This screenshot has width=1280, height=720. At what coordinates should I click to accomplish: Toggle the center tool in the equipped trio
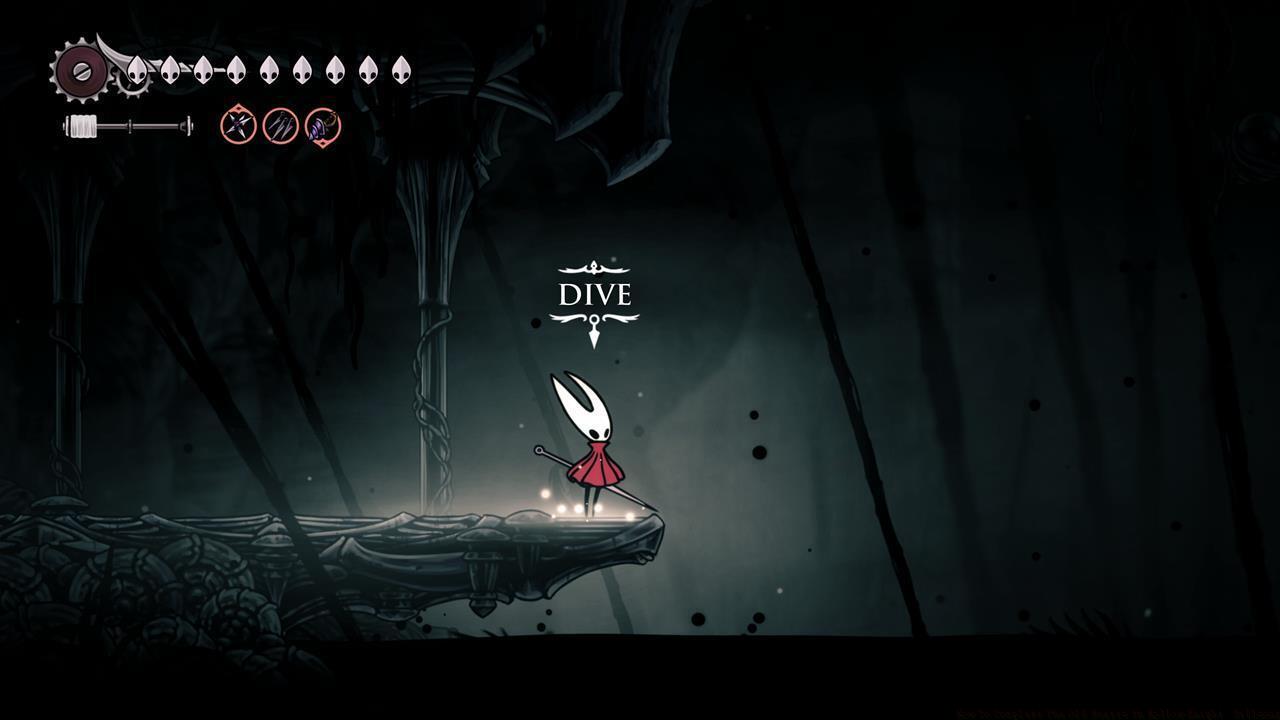click(280, 126)
